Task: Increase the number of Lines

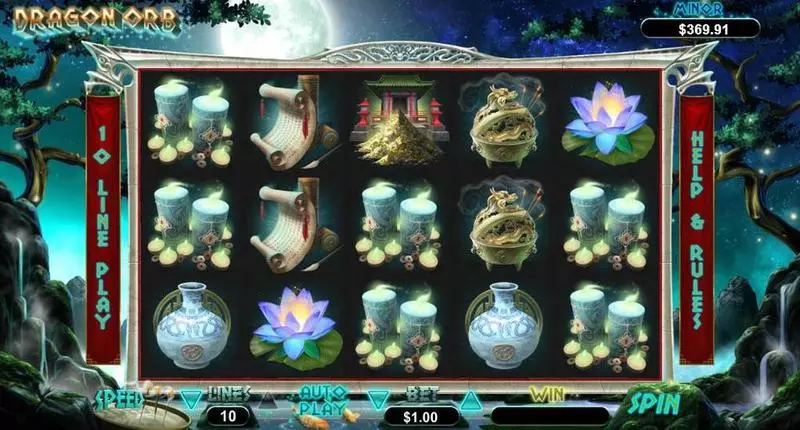Action: [x=267, y=399]
